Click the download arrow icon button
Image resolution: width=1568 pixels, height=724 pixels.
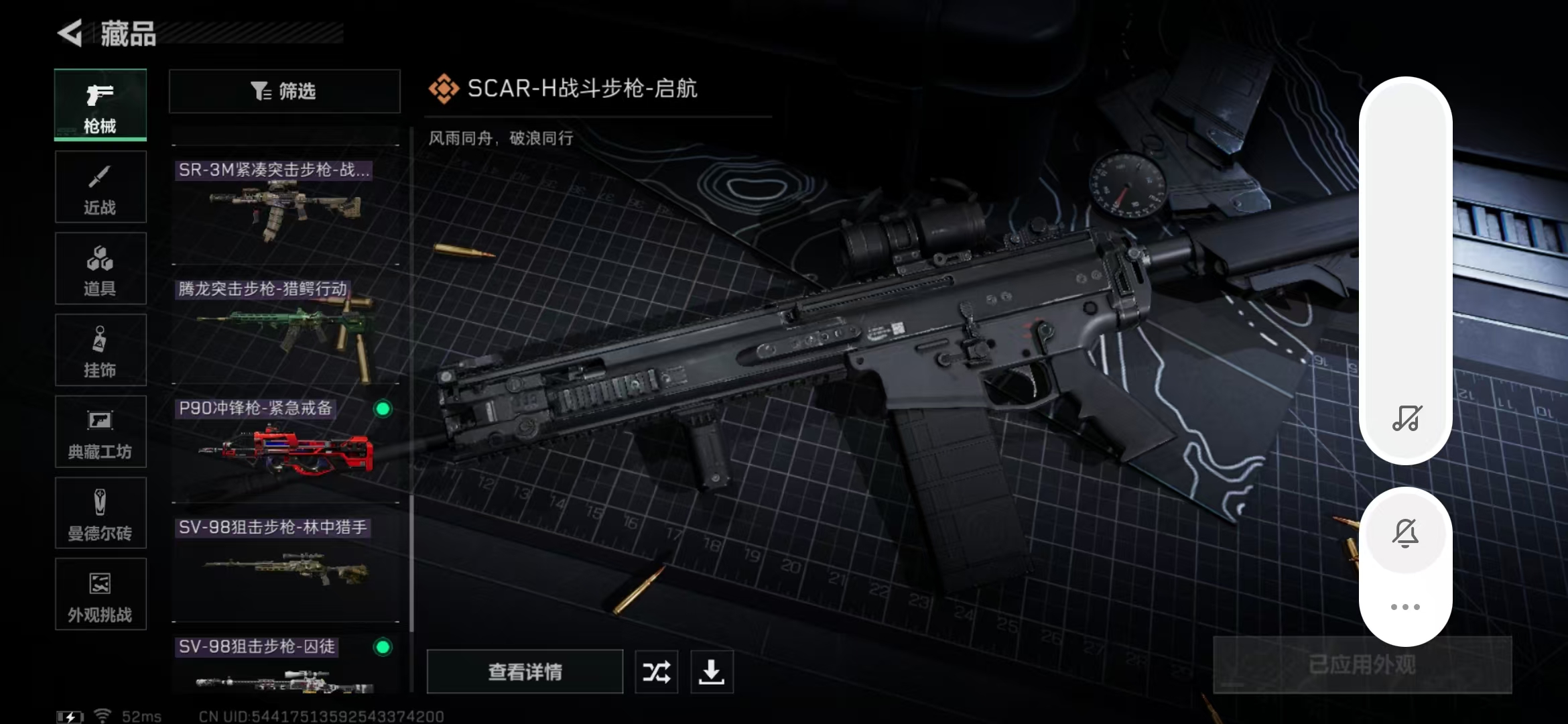click(712, 672)
